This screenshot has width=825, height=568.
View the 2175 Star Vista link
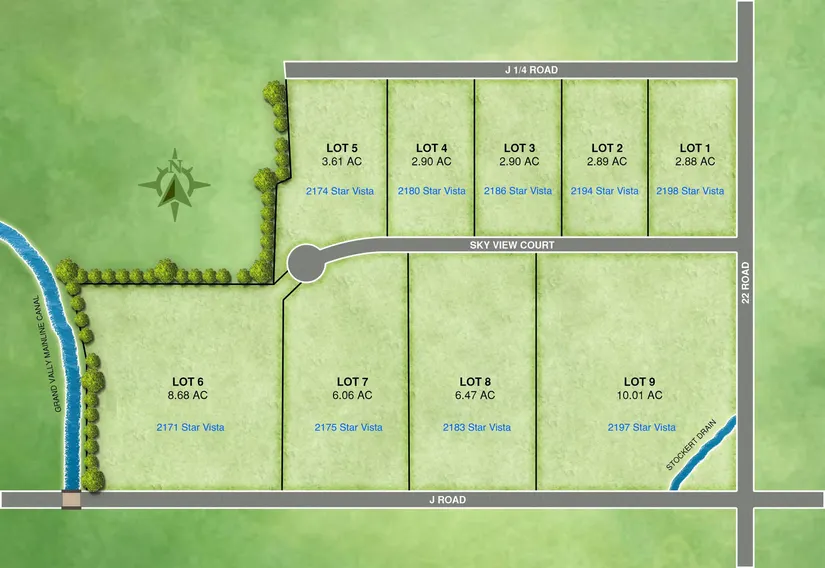tap(348, 427)
